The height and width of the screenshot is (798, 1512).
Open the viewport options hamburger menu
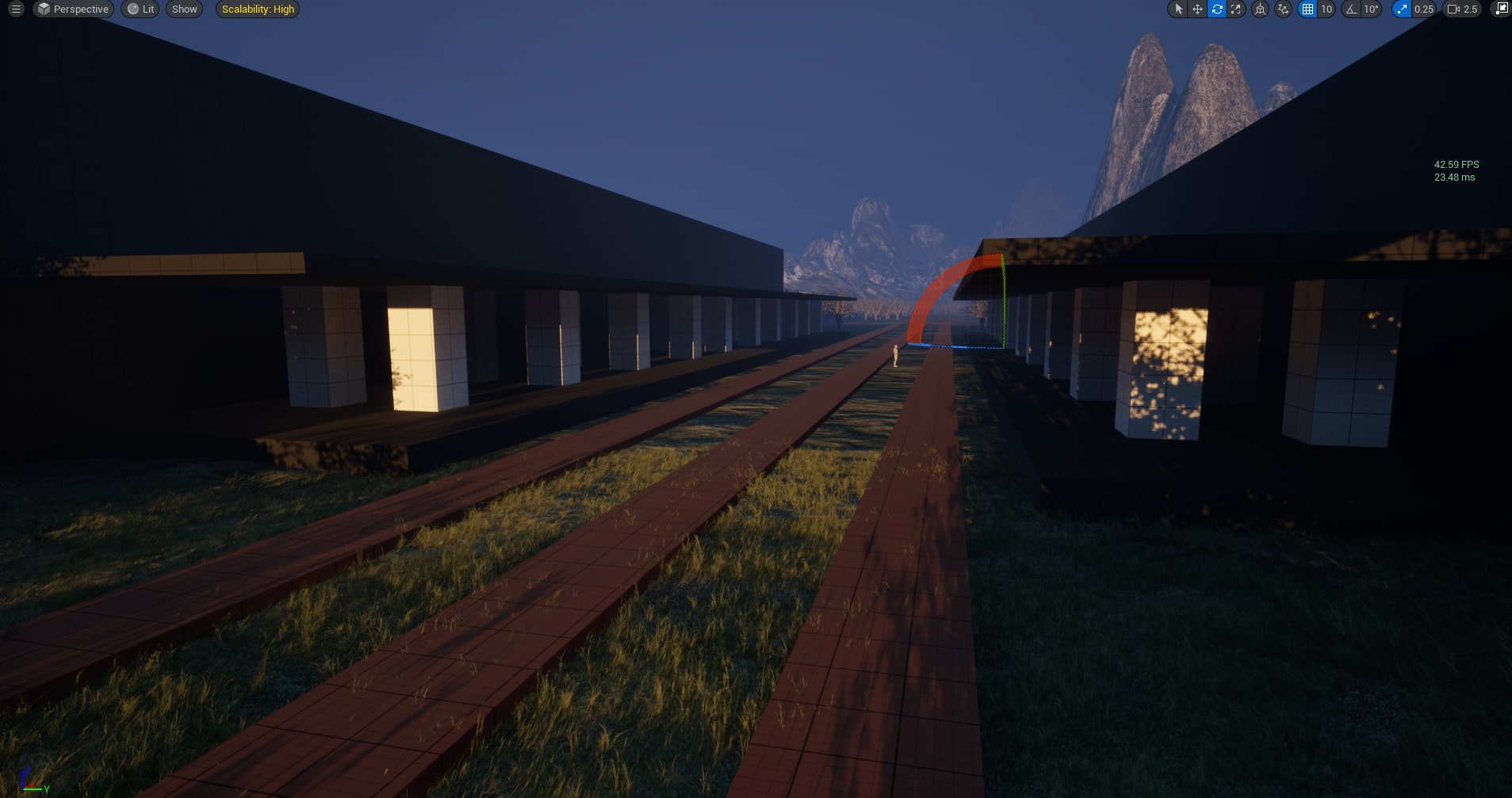point(15,10)
